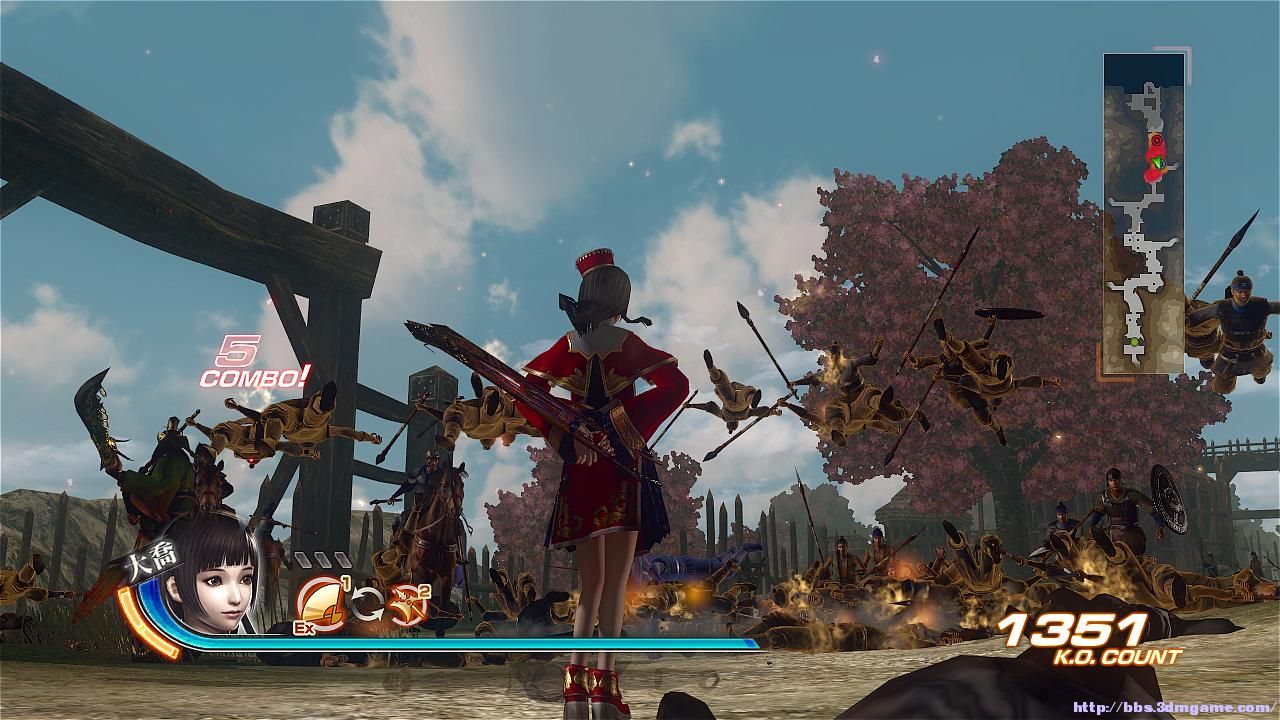Select the halberd weapon slot two
This screenshot has width=1280, height=720.
coord(407,602)
